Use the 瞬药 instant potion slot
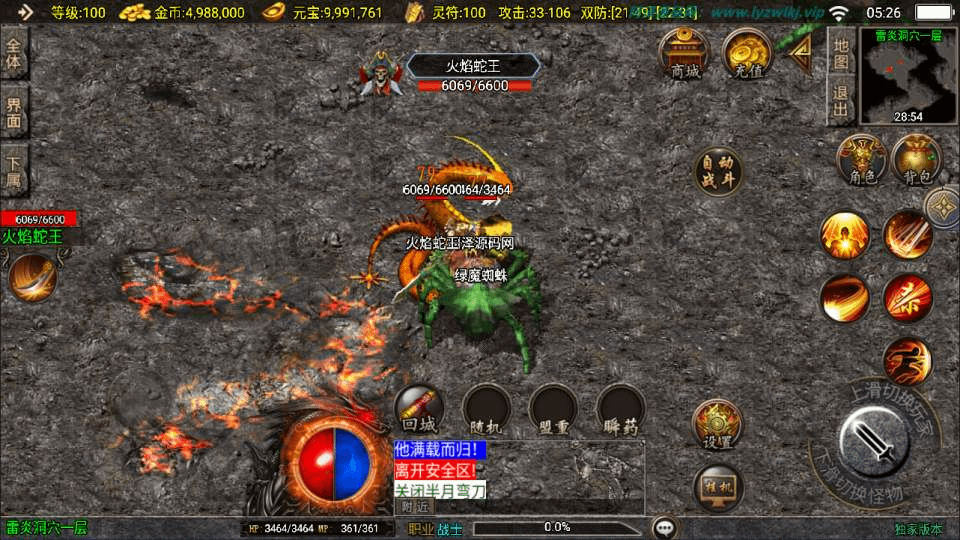 [621, 410]
